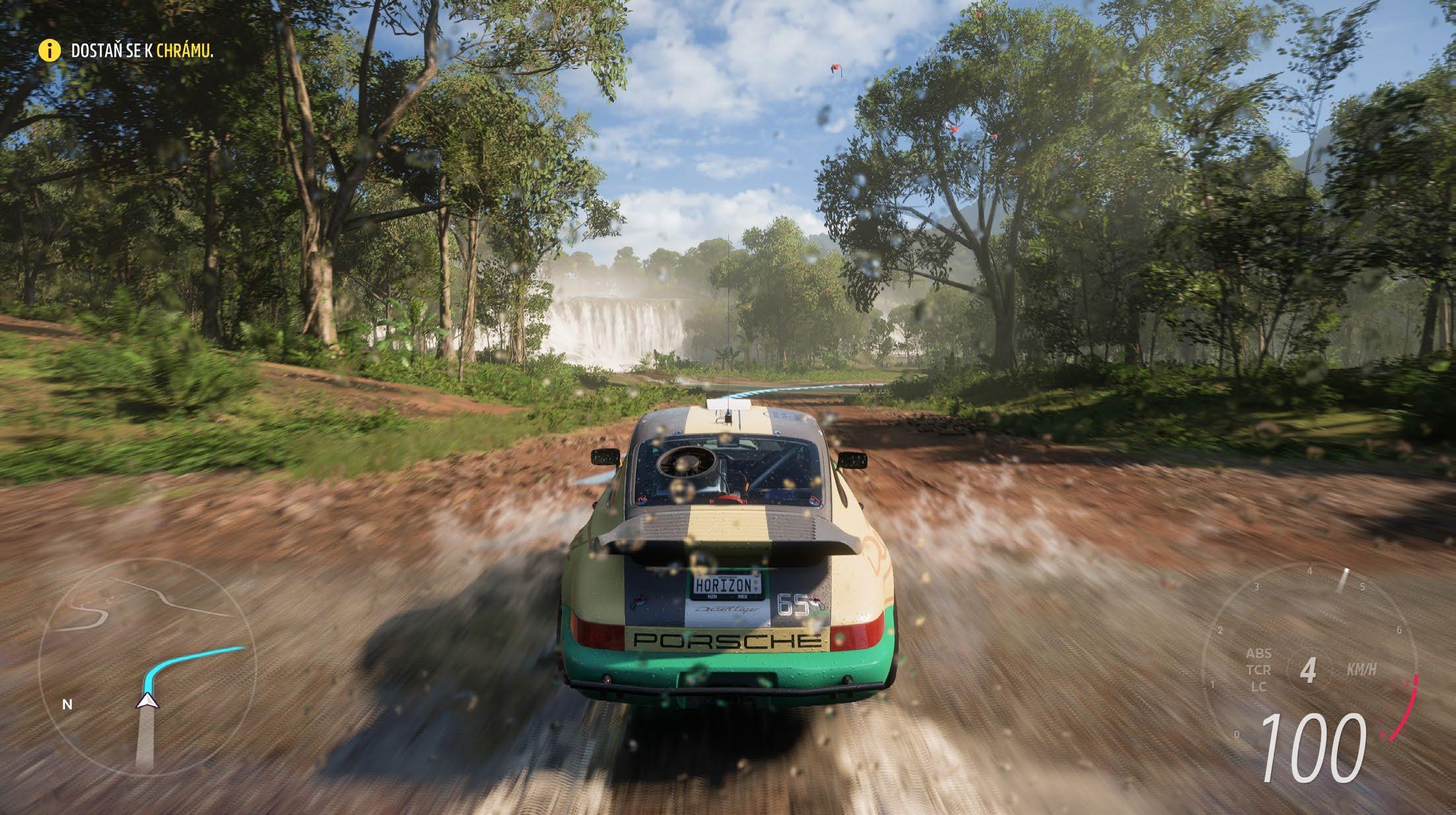The height and width of the screenshot is (815, 1456).
Task: Click the player arrow marker on minimap
Action: (147, 701)
